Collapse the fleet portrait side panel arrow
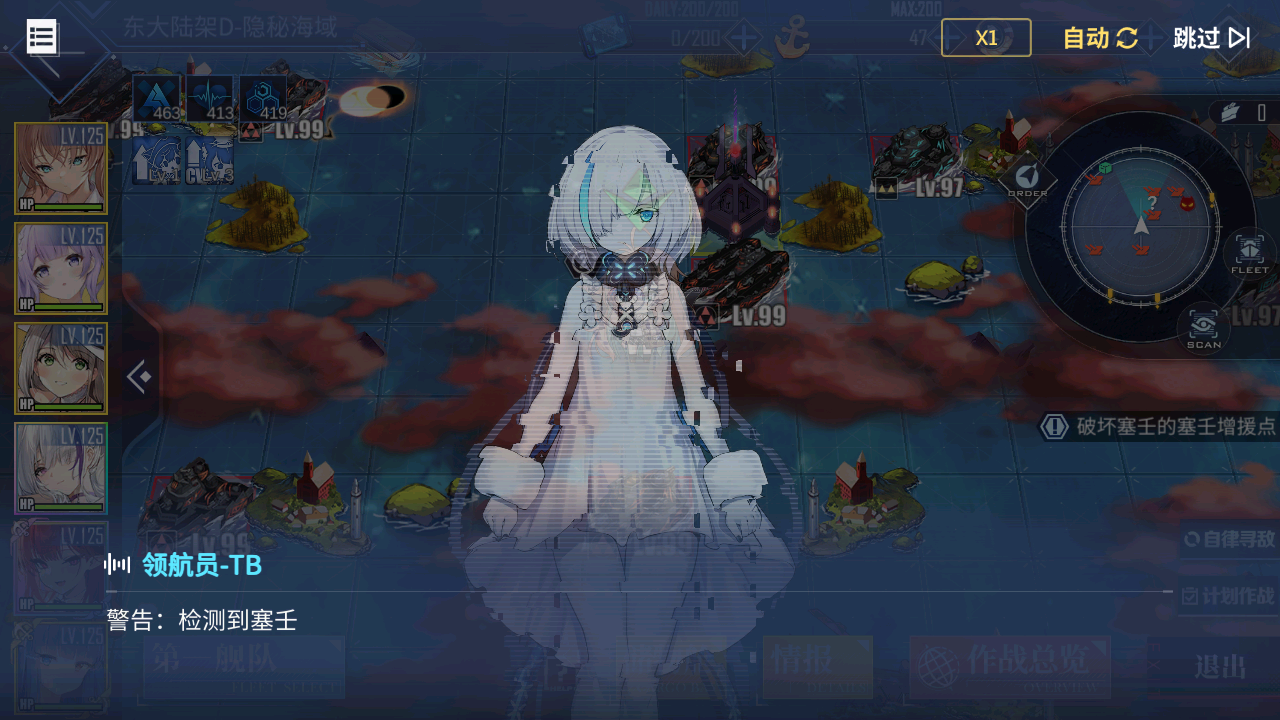 [x=139, y=377]
